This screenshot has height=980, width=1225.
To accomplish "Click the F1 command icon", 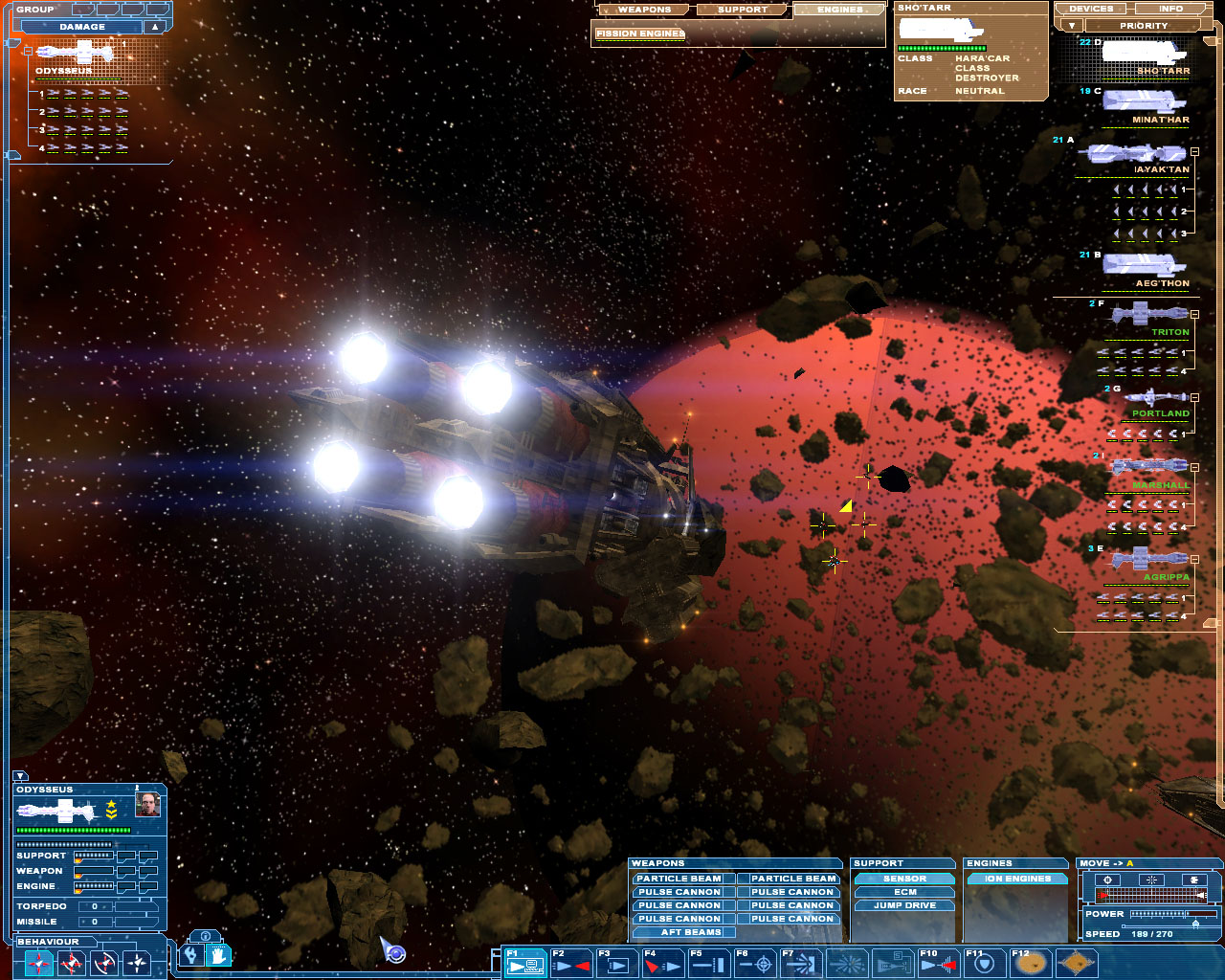I will coord(525,964).
